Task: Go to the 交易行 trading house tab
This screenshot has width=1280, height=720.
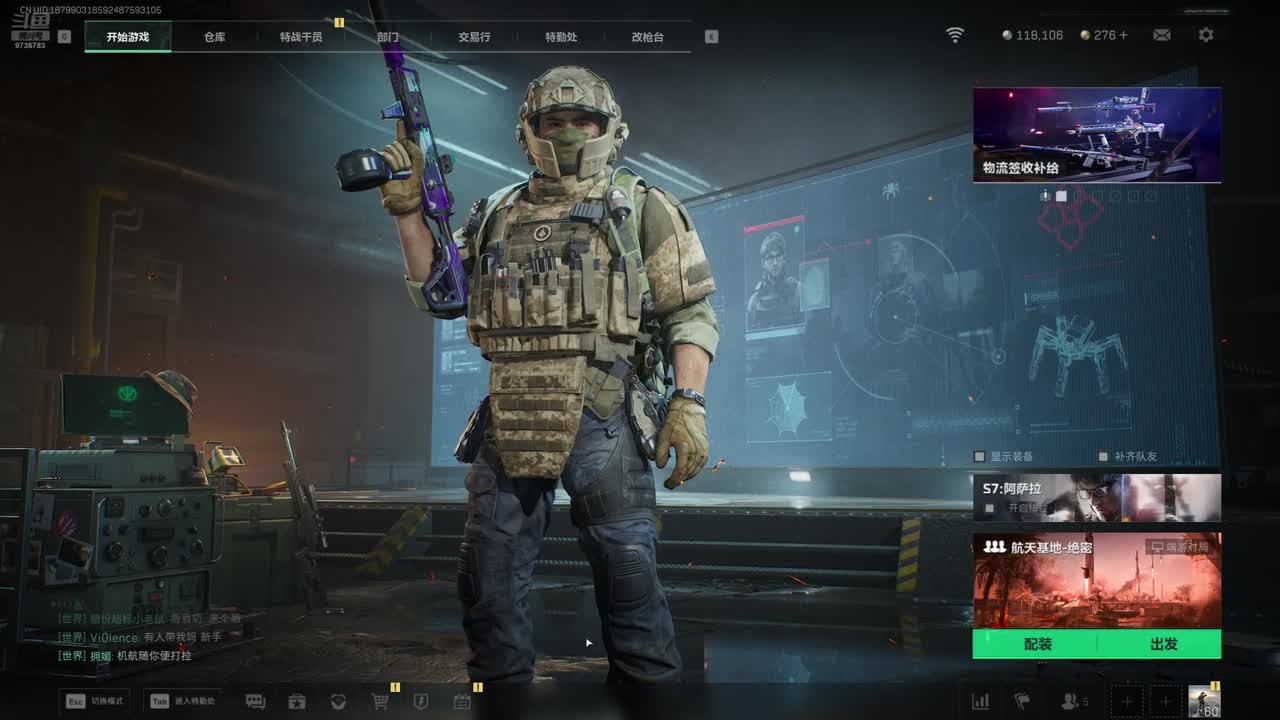Action: pos(474,37)
